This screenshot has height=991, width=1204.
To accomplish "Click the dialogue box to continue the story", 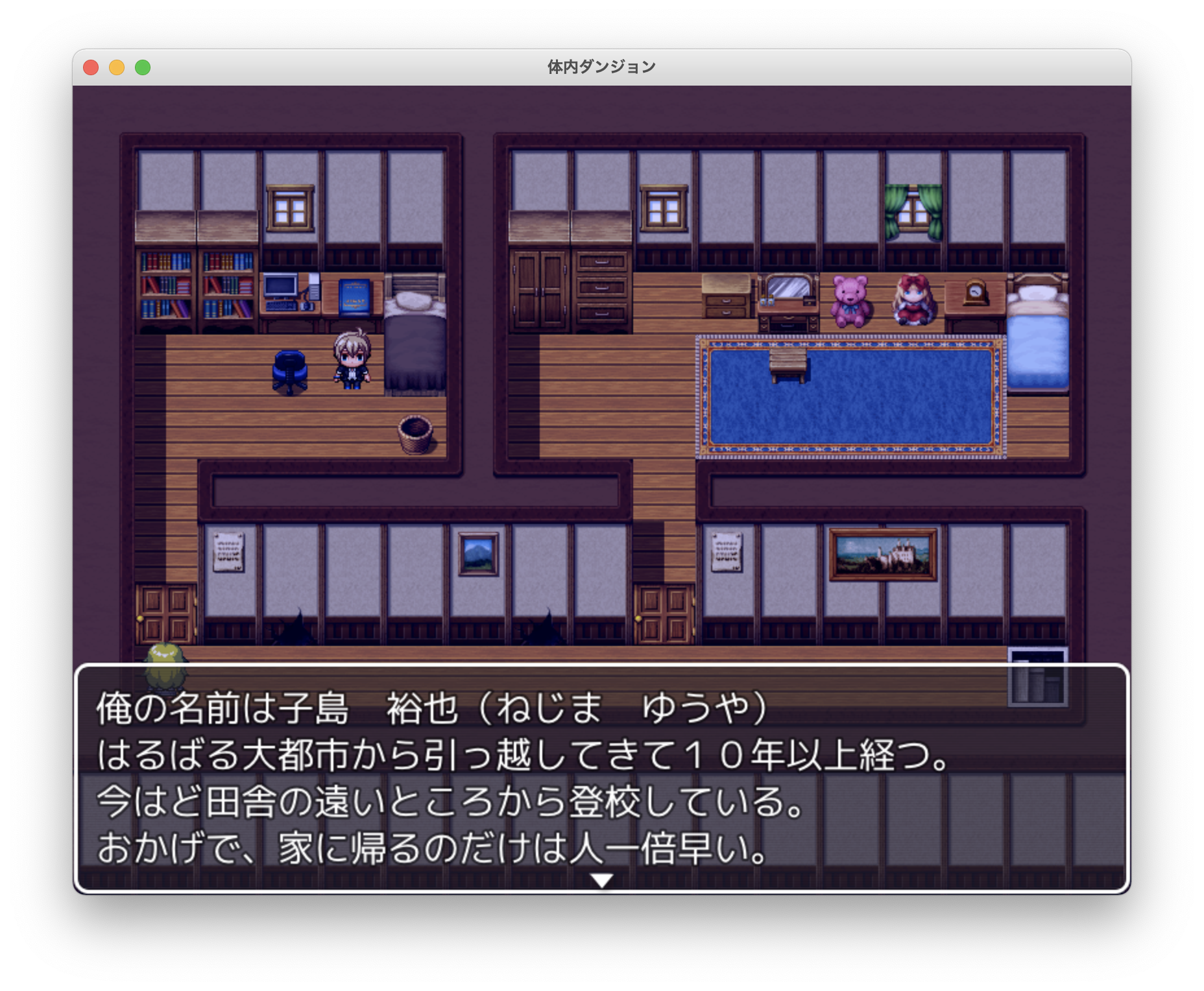I will [x=602, y=778].
